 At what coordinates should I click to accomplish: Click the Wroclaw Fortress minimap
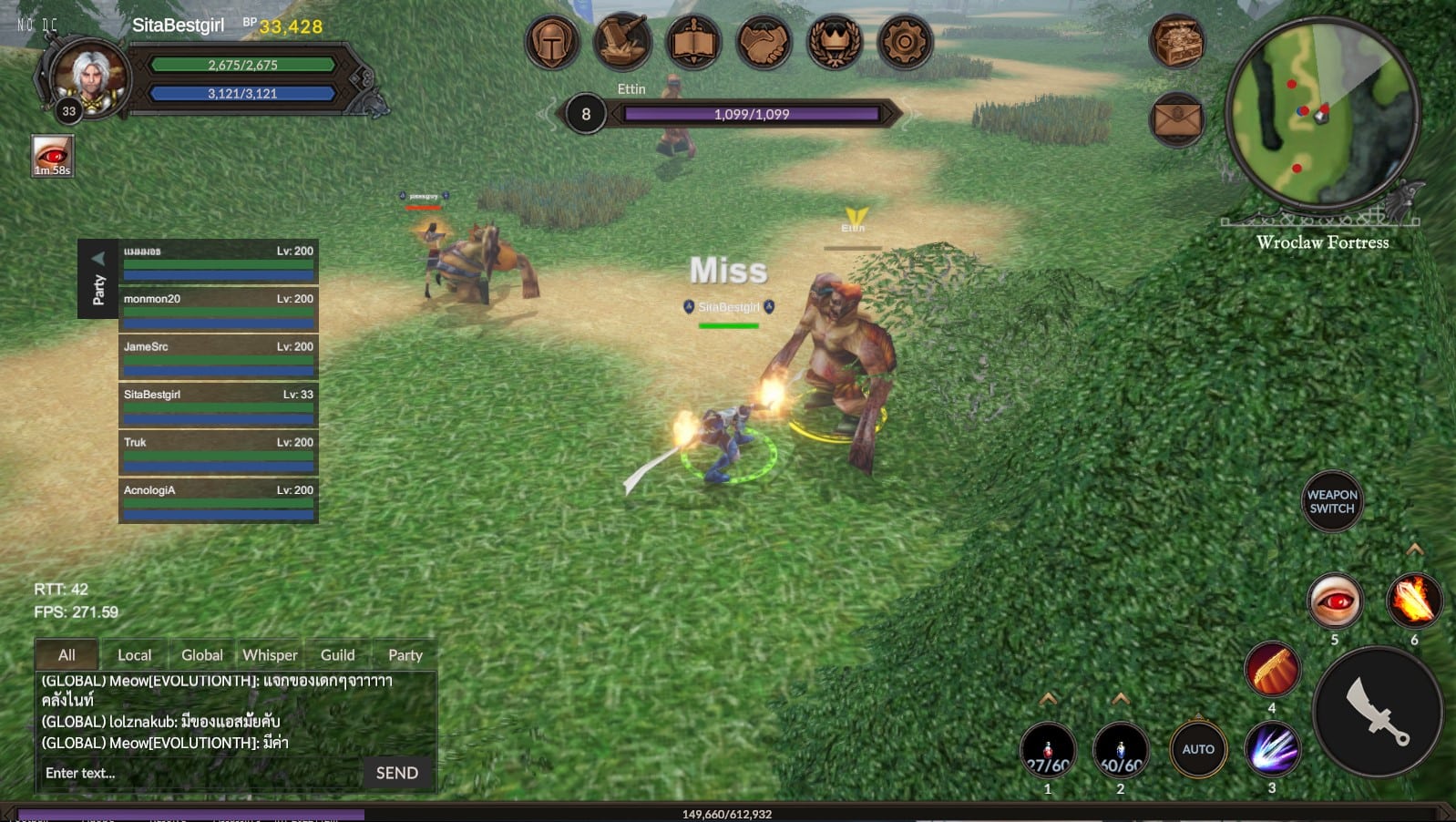[x=1322, y=113]
